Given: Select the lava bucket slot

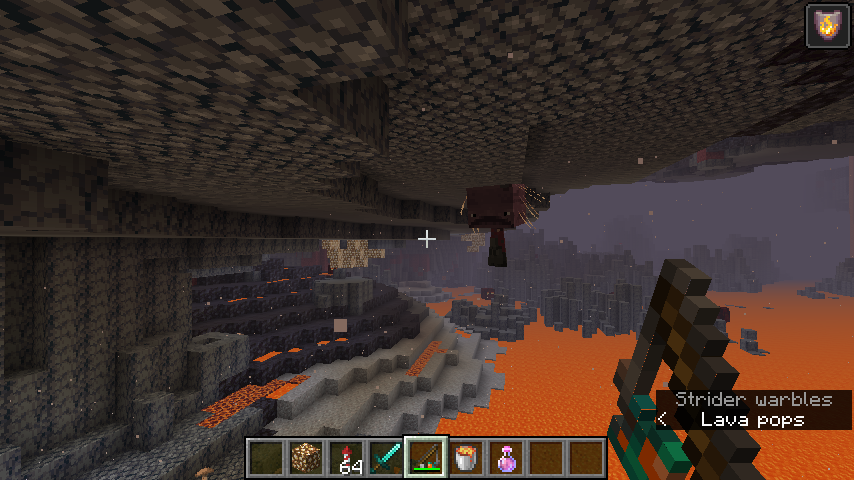Looking at the screenshot, I should (466, 458).
